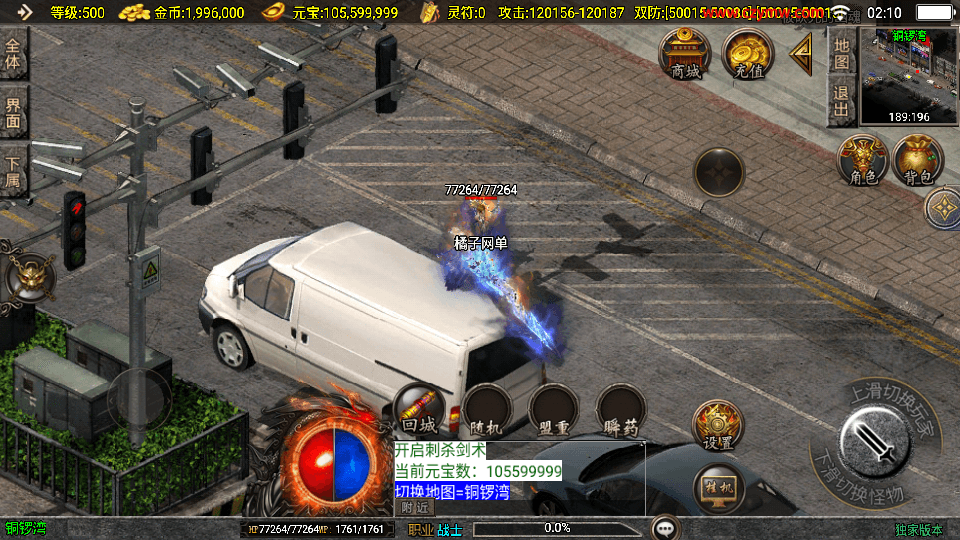This screenshot has width=960, height=540.
Task: Open the 角色 character sheet
Action: (x=863, y=160)
